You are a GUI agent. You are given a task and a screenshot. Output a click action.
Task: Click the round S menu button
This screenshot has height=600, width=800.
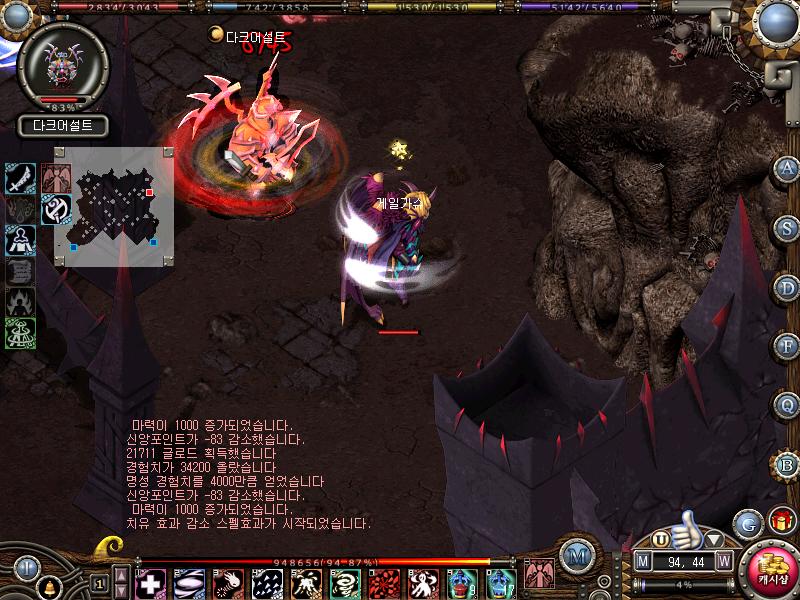(787, 226)
